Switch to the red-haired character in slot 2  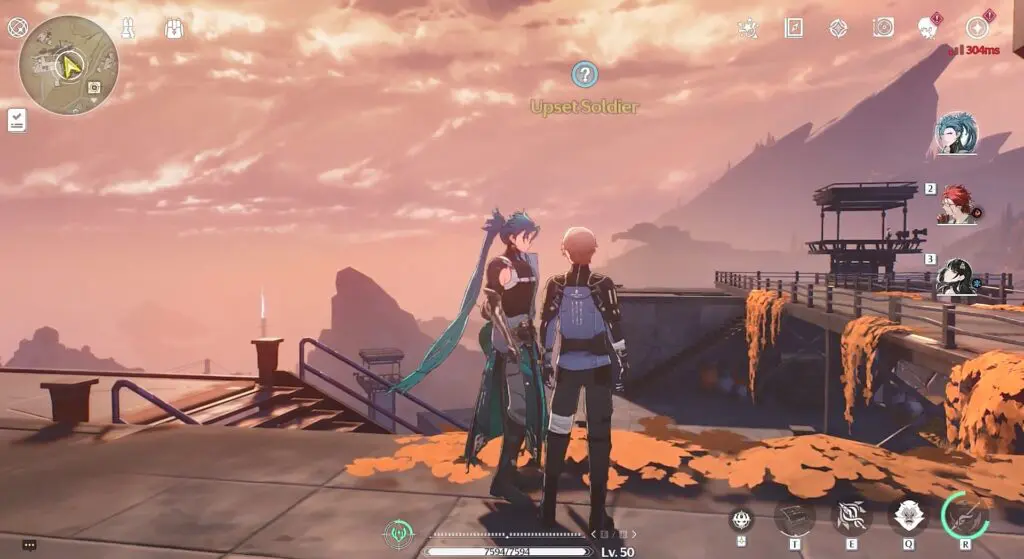coord(958,205)
